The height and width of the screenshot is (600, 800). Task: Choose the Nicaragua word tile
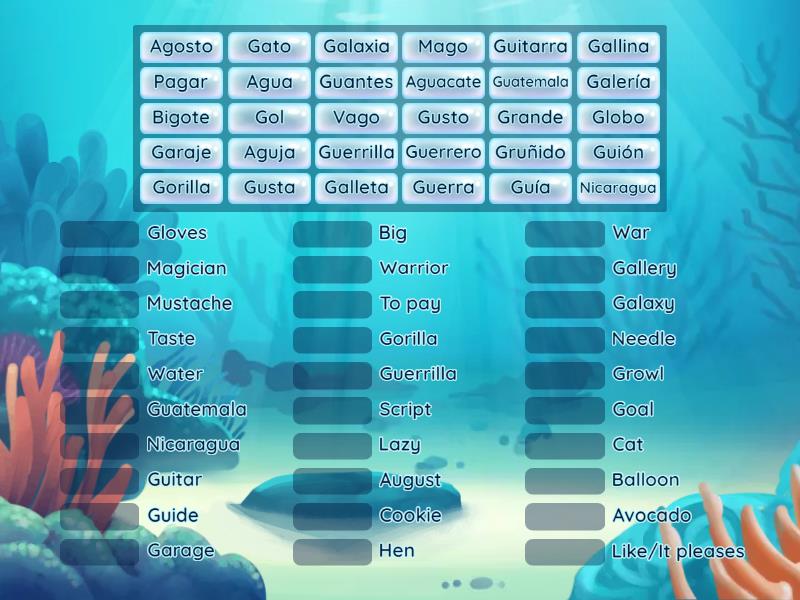point(618,188)
